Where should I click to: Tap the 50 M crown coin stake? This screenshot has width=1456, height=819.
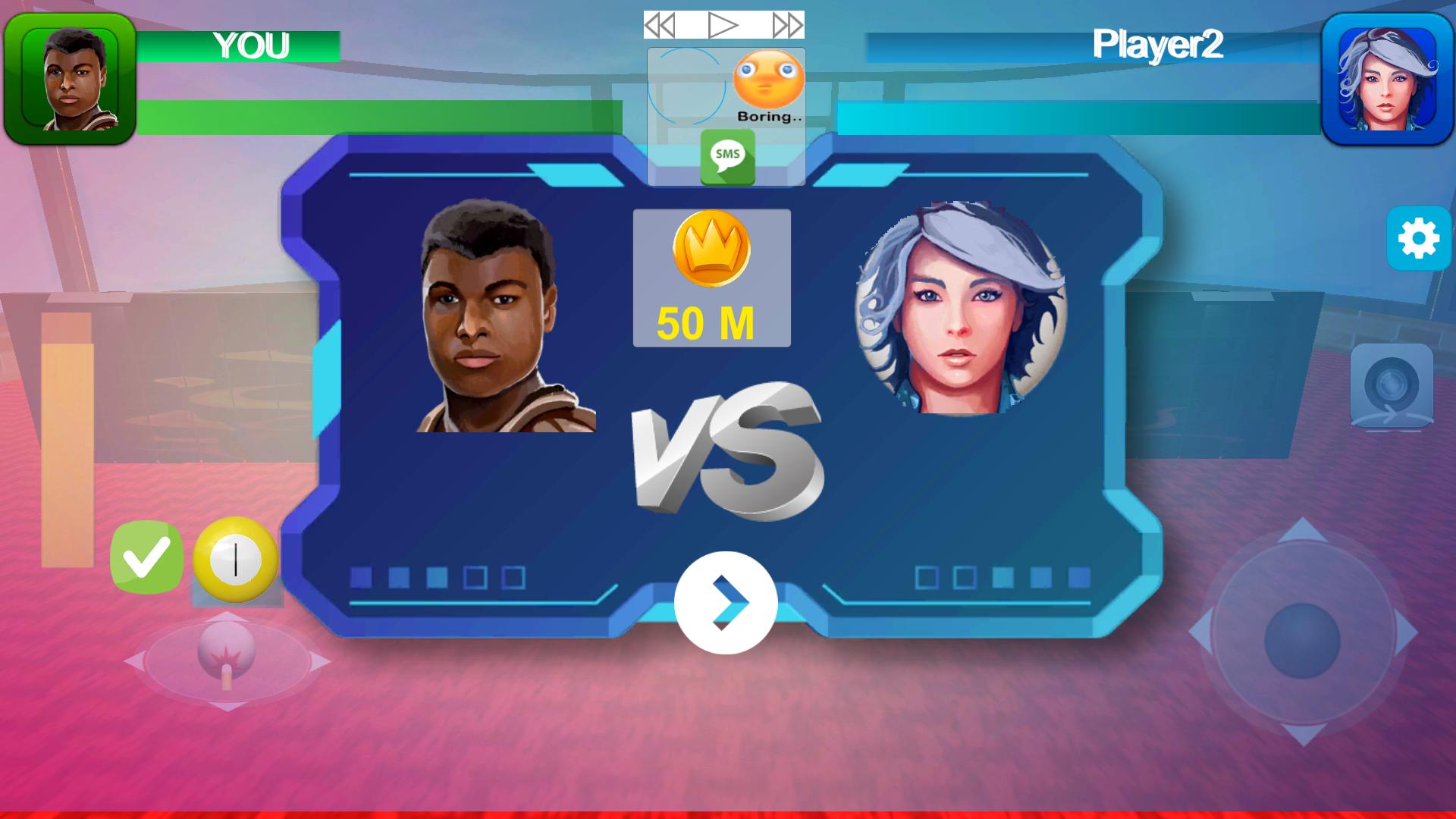pos(711,278)
